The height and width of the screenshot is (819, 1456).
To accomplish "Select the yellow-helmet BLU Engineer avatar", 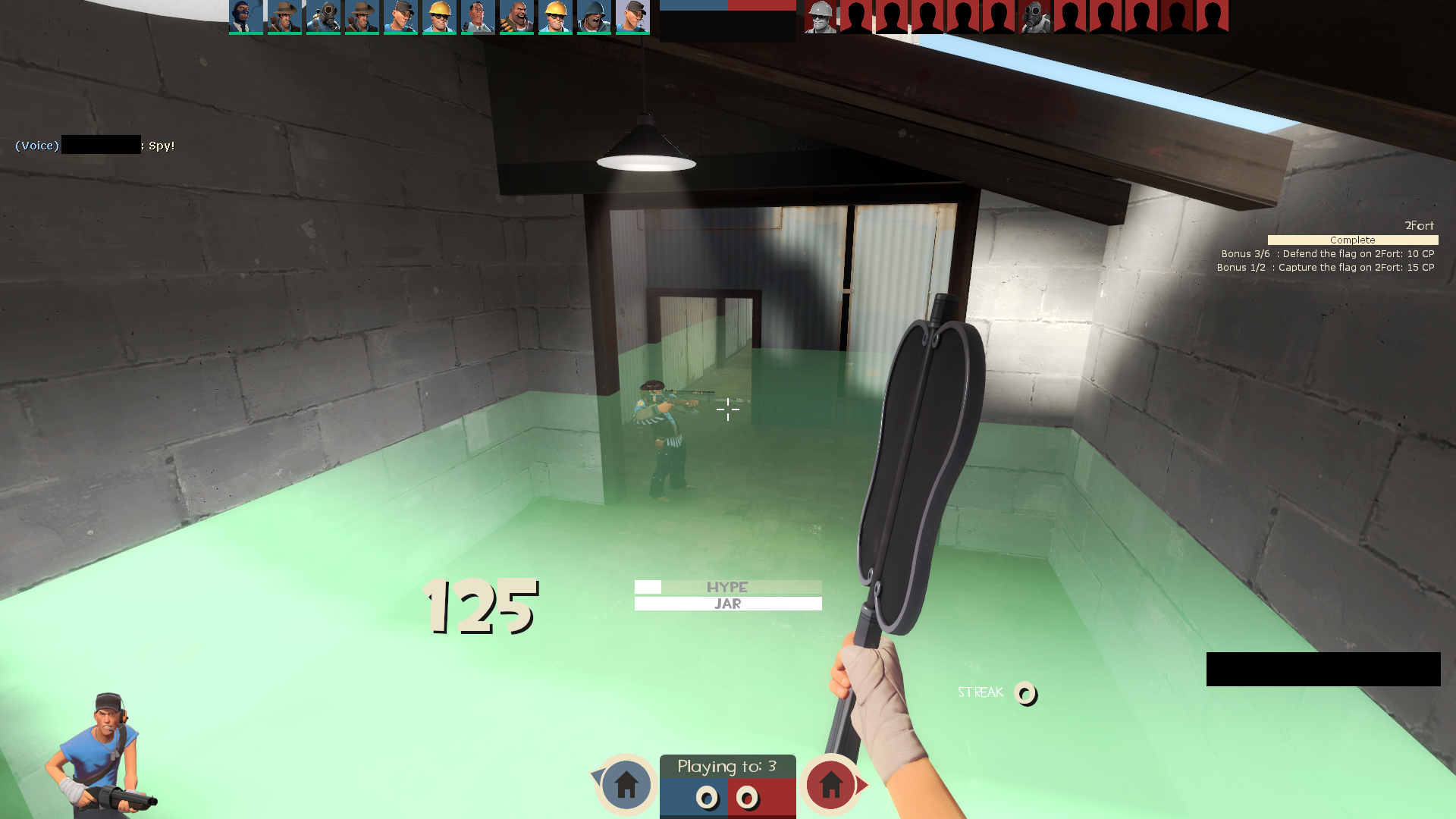I will pos(440,17).
